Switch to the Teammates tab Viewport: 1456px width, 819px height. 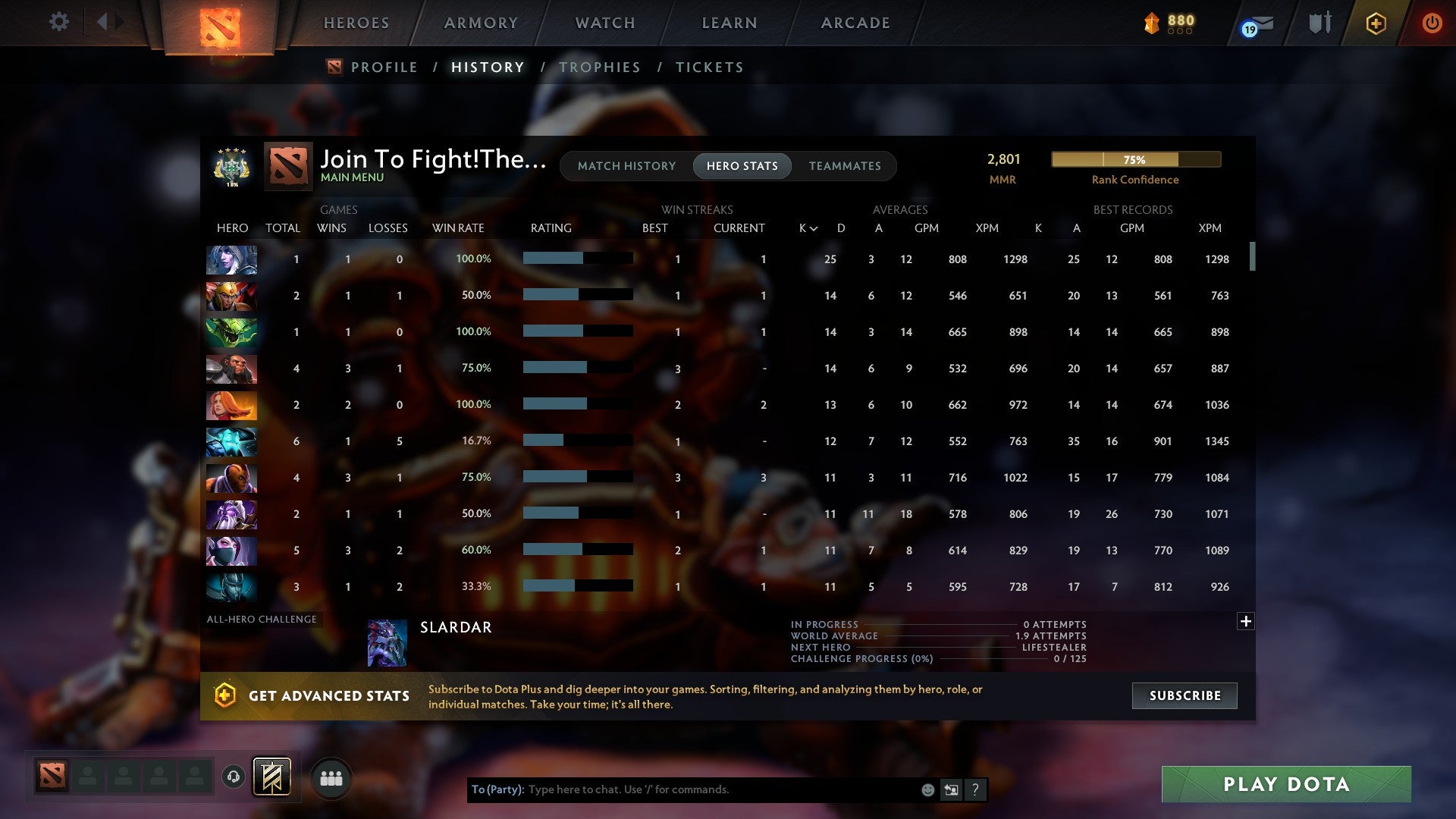point(845,165)
